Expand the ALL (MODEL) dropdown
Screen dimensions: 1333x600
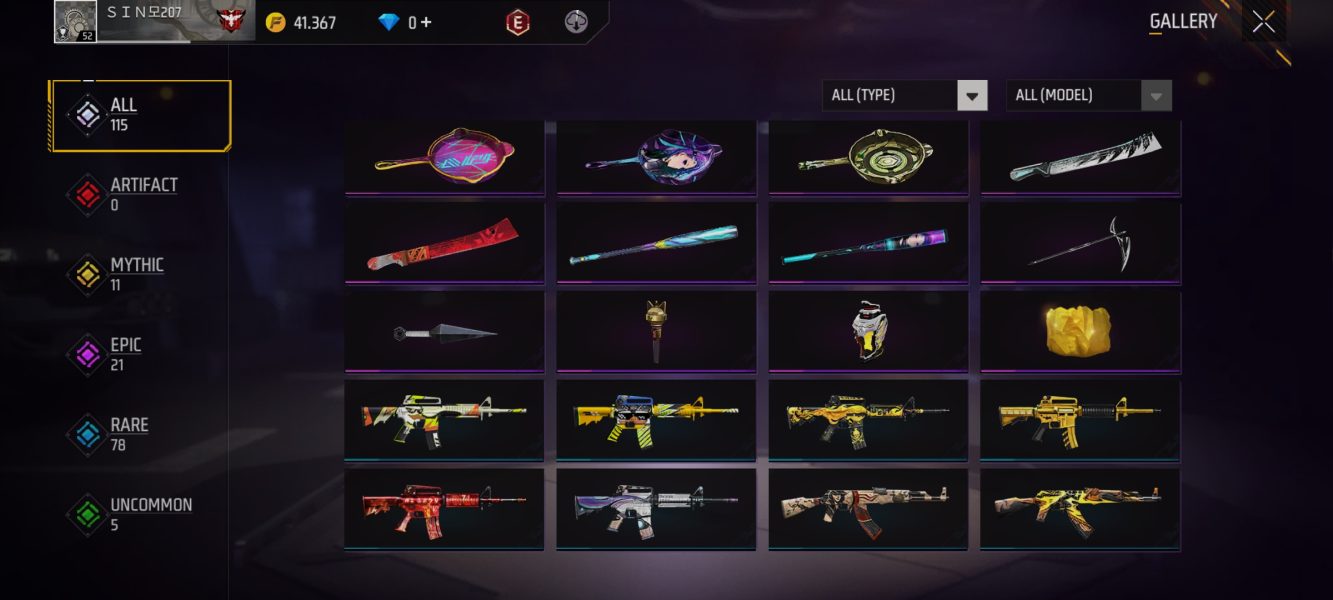pyautogui.click(x=1088, y=95)
